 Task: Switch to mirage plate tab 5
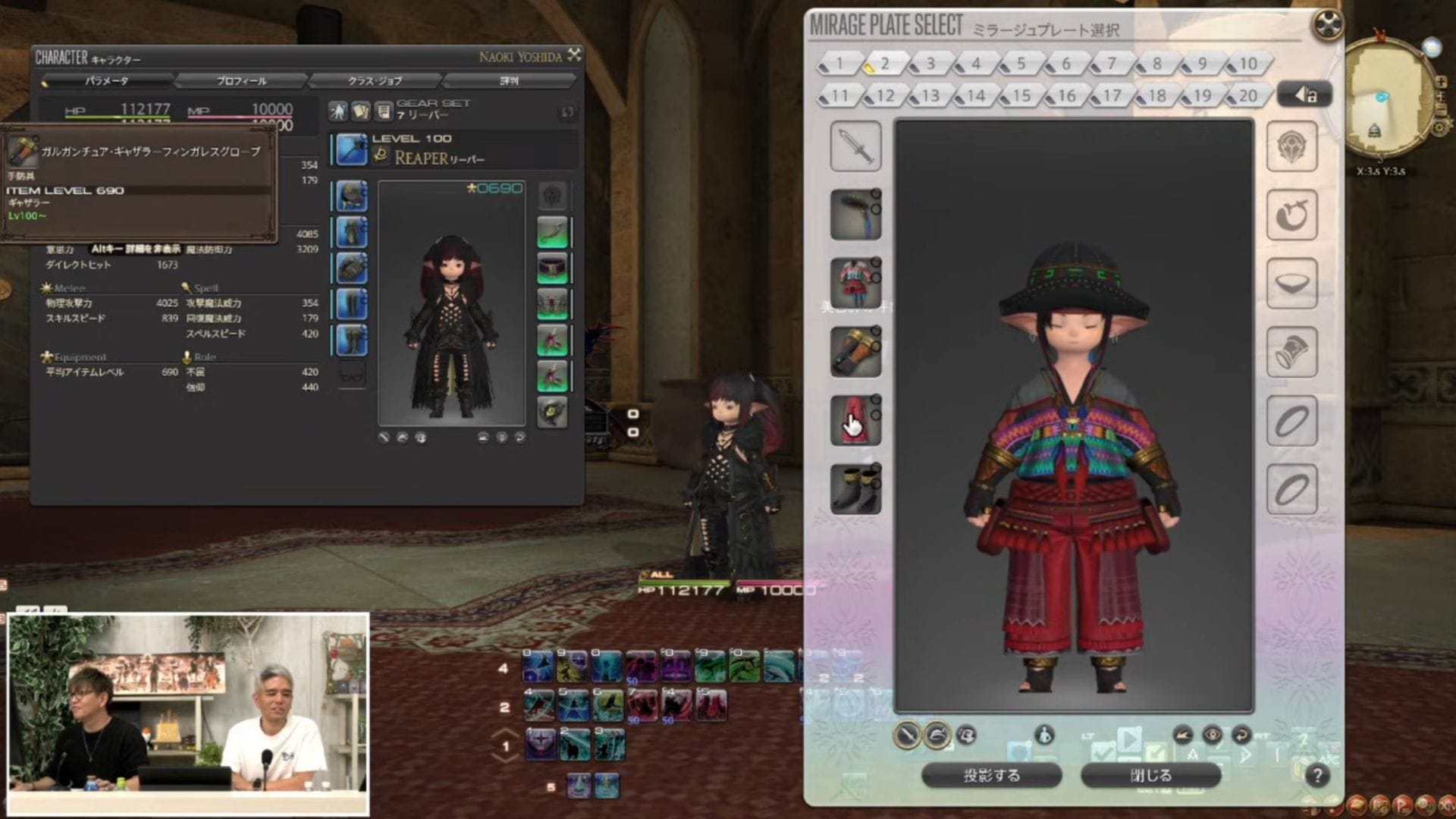(1019, 64)
